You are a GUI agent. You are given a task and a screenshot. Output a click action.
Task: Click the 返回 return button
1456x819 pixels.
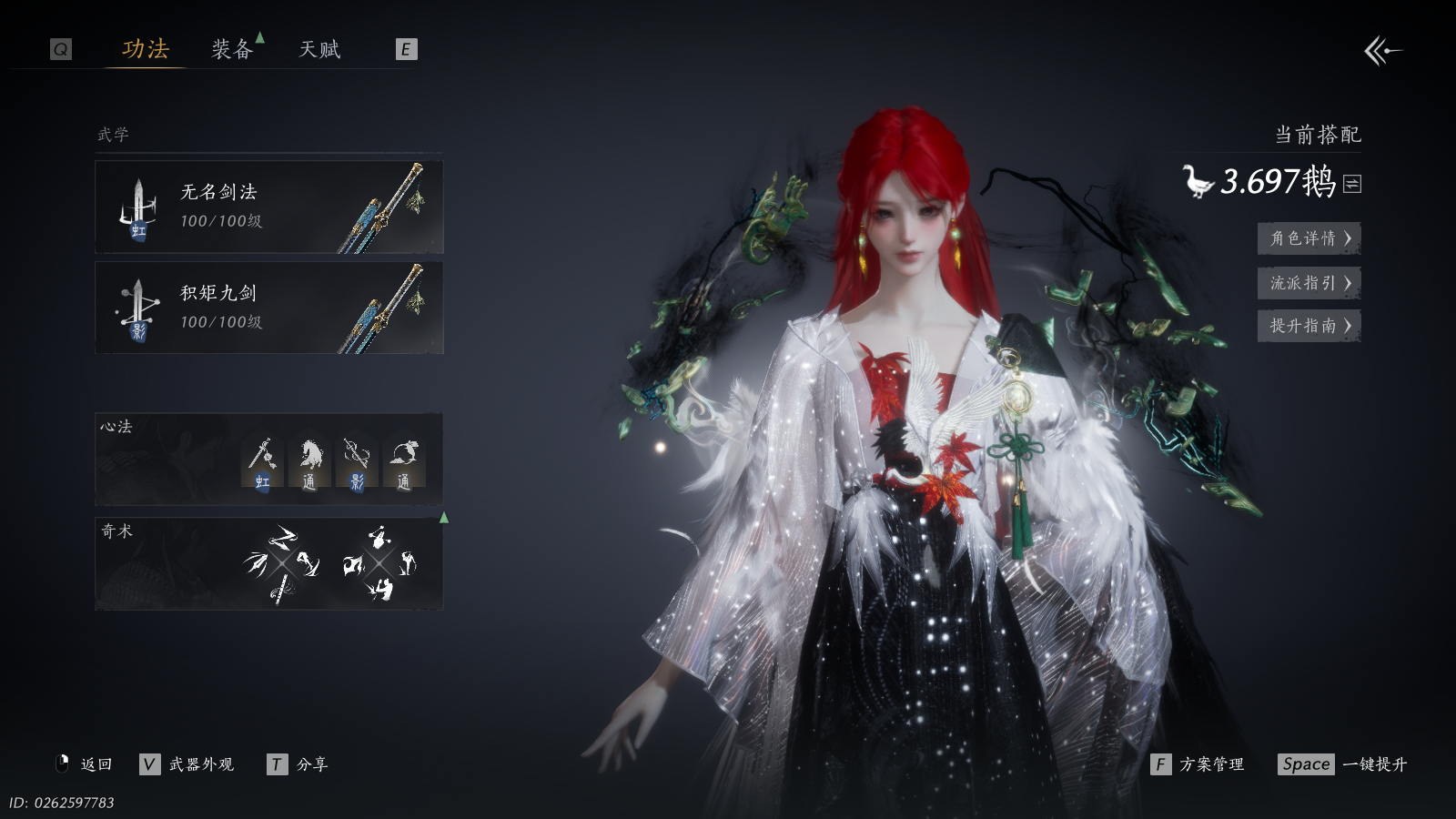pos(85,764)
